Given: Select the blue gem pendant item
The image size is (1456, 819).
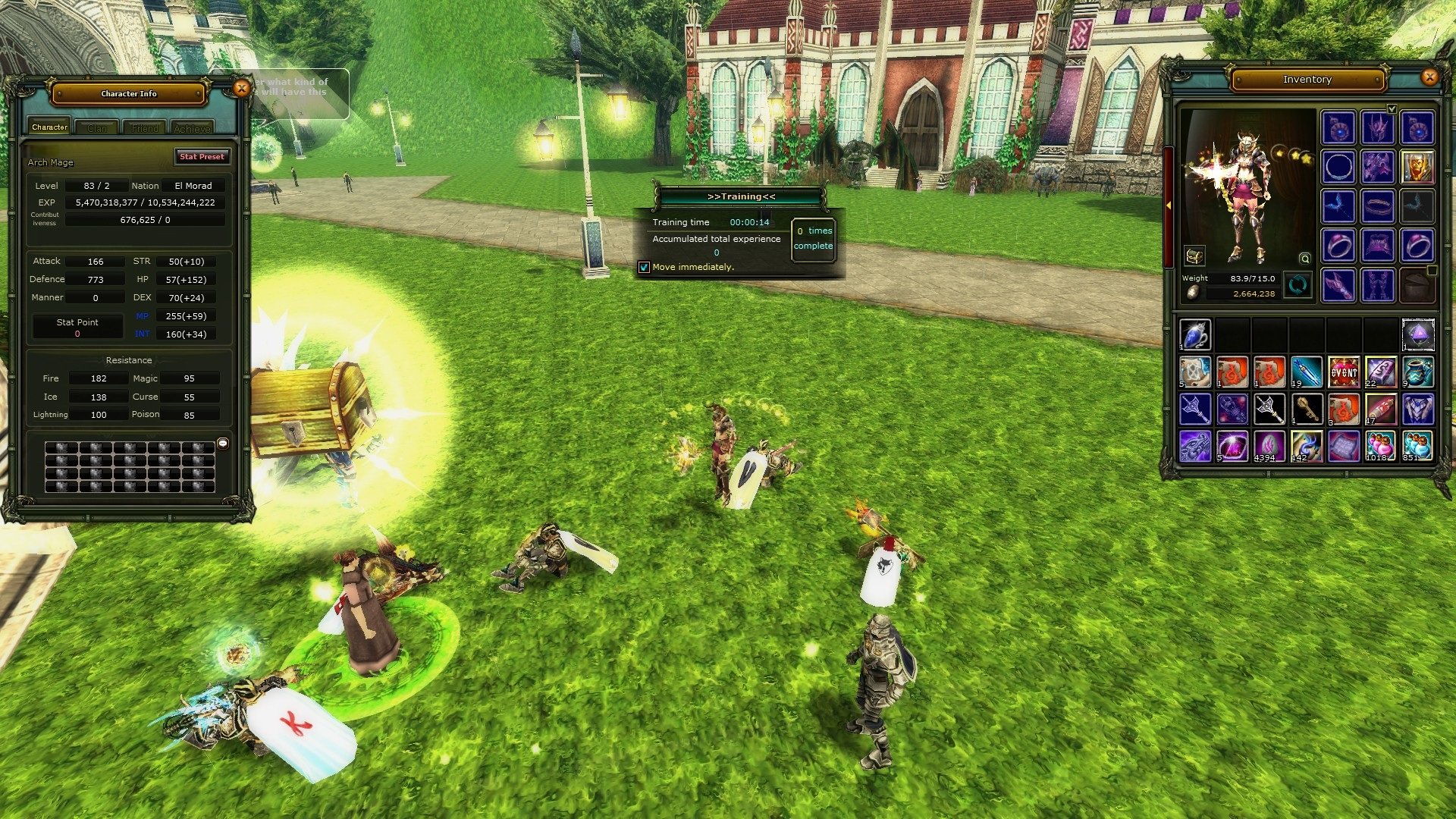Looking at the screenshot, I should pyautogui.click(x=1195, y=335).
